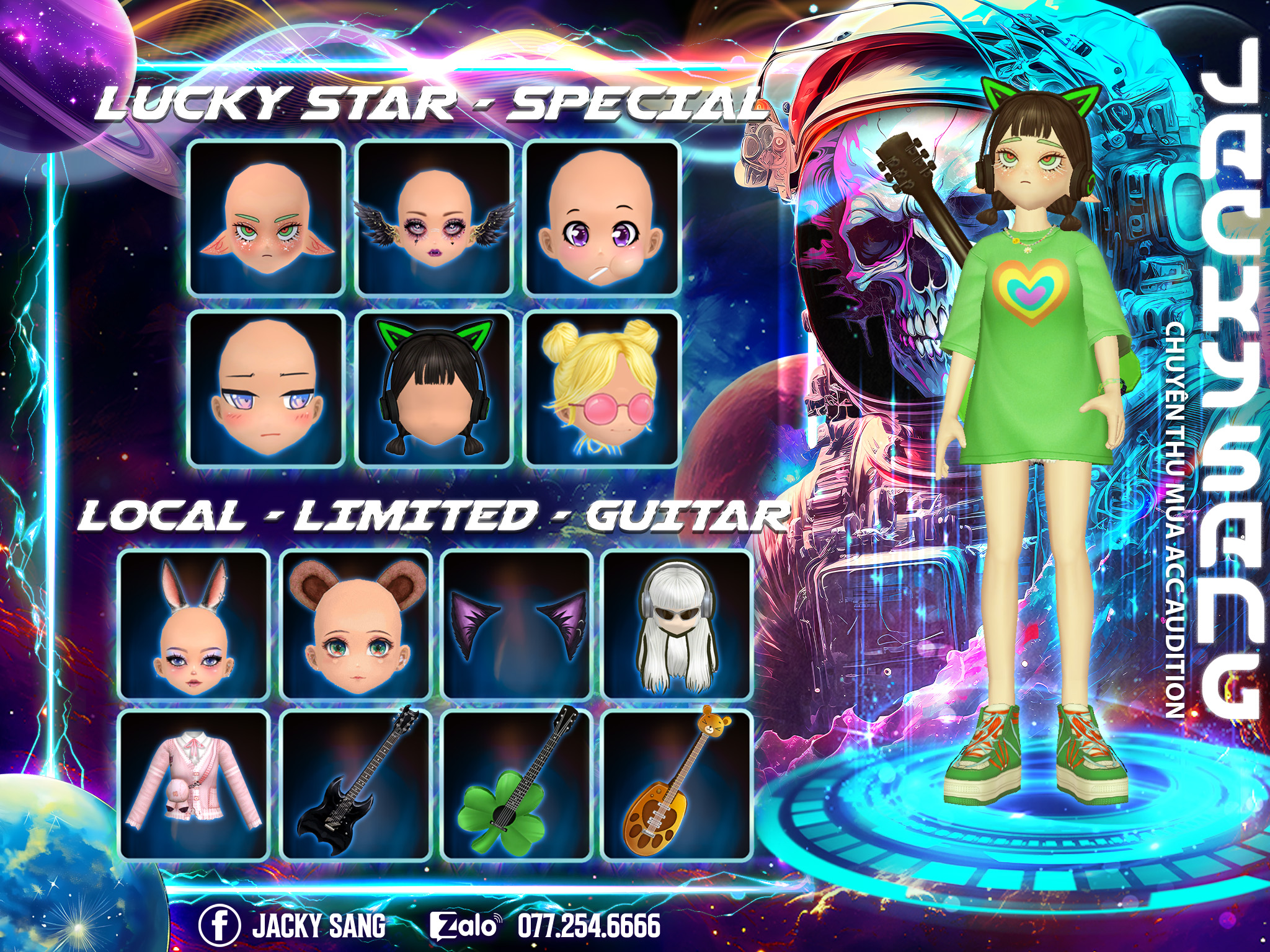Pick the face with bunny ears
1270x952 pixels.
pyautogui.click(x=194, y=625)
